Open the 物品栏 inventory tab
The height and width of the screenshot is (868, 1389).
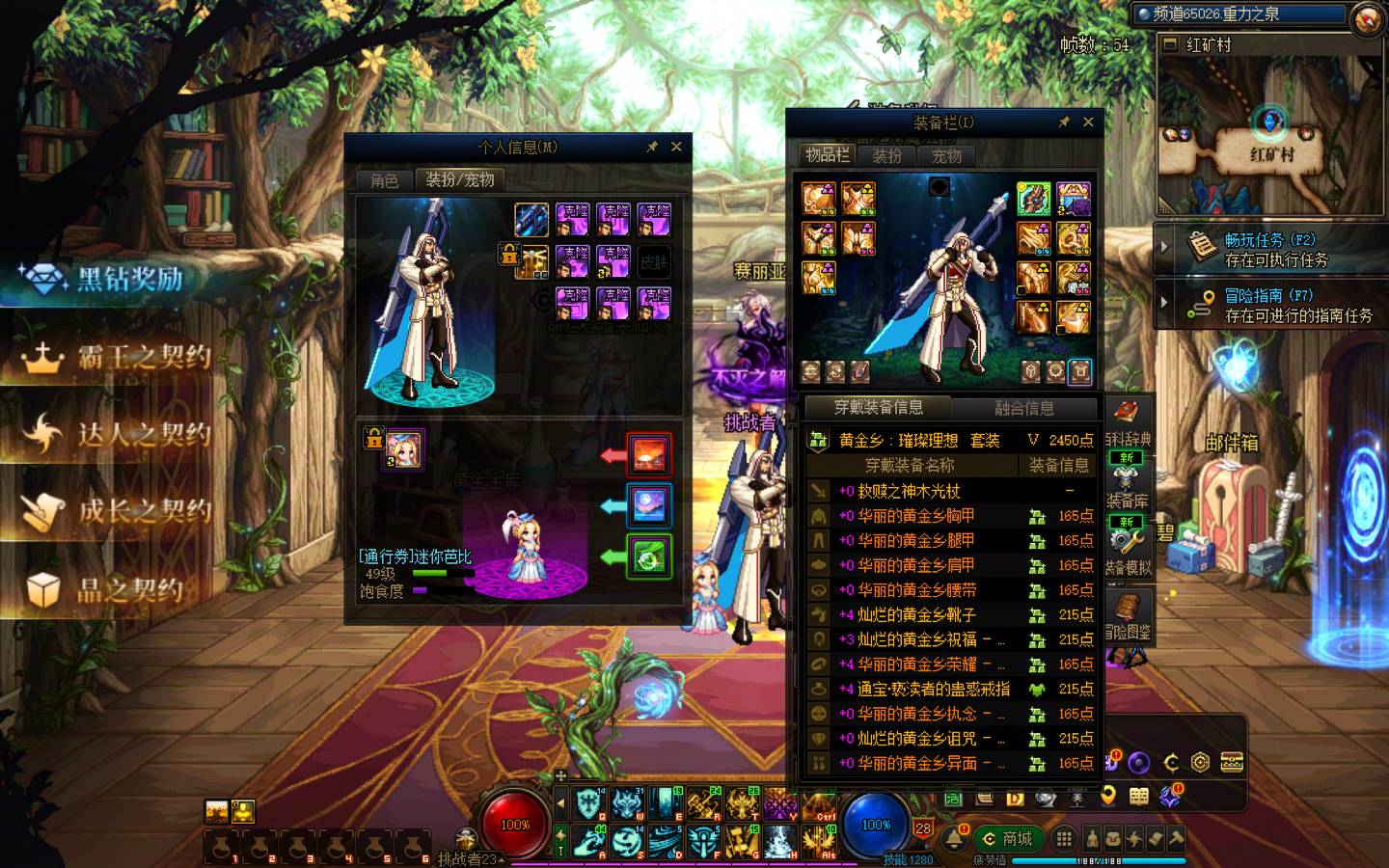pos(828,155)
